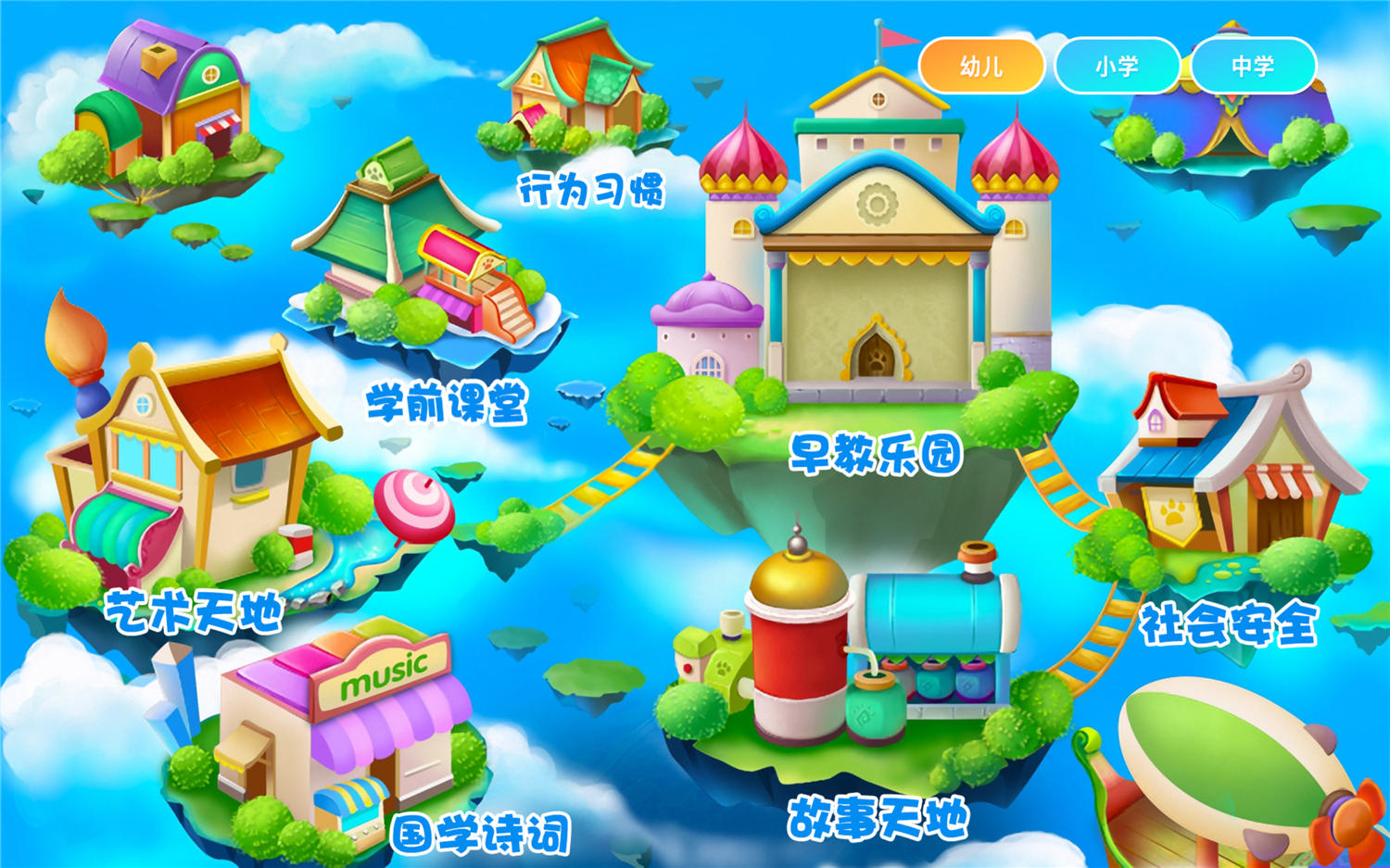Switch to the 幼儿 tab

[982, 65]
